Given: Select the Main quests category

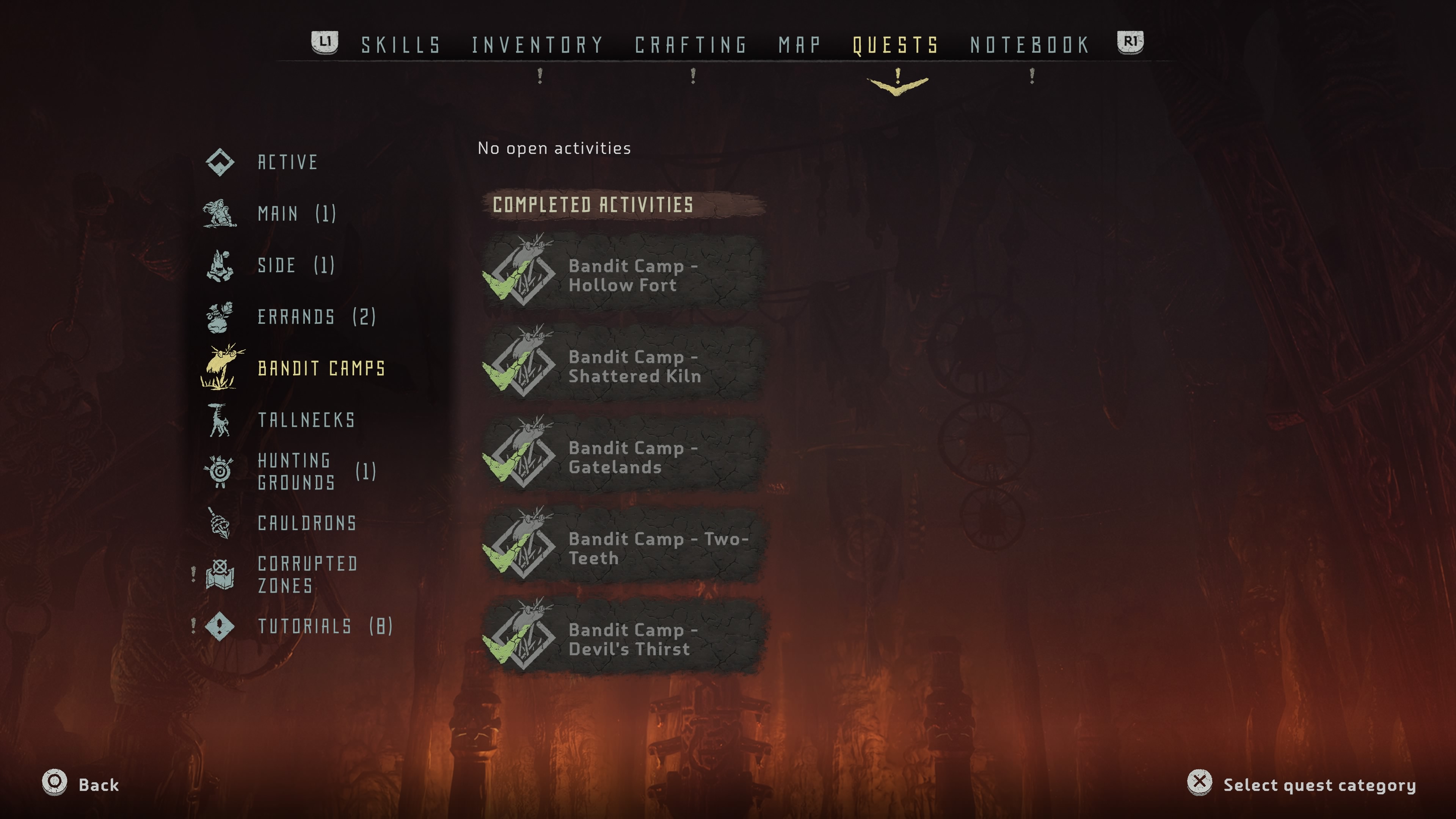Looking at the screenshot, I should (x=296, y=213).
